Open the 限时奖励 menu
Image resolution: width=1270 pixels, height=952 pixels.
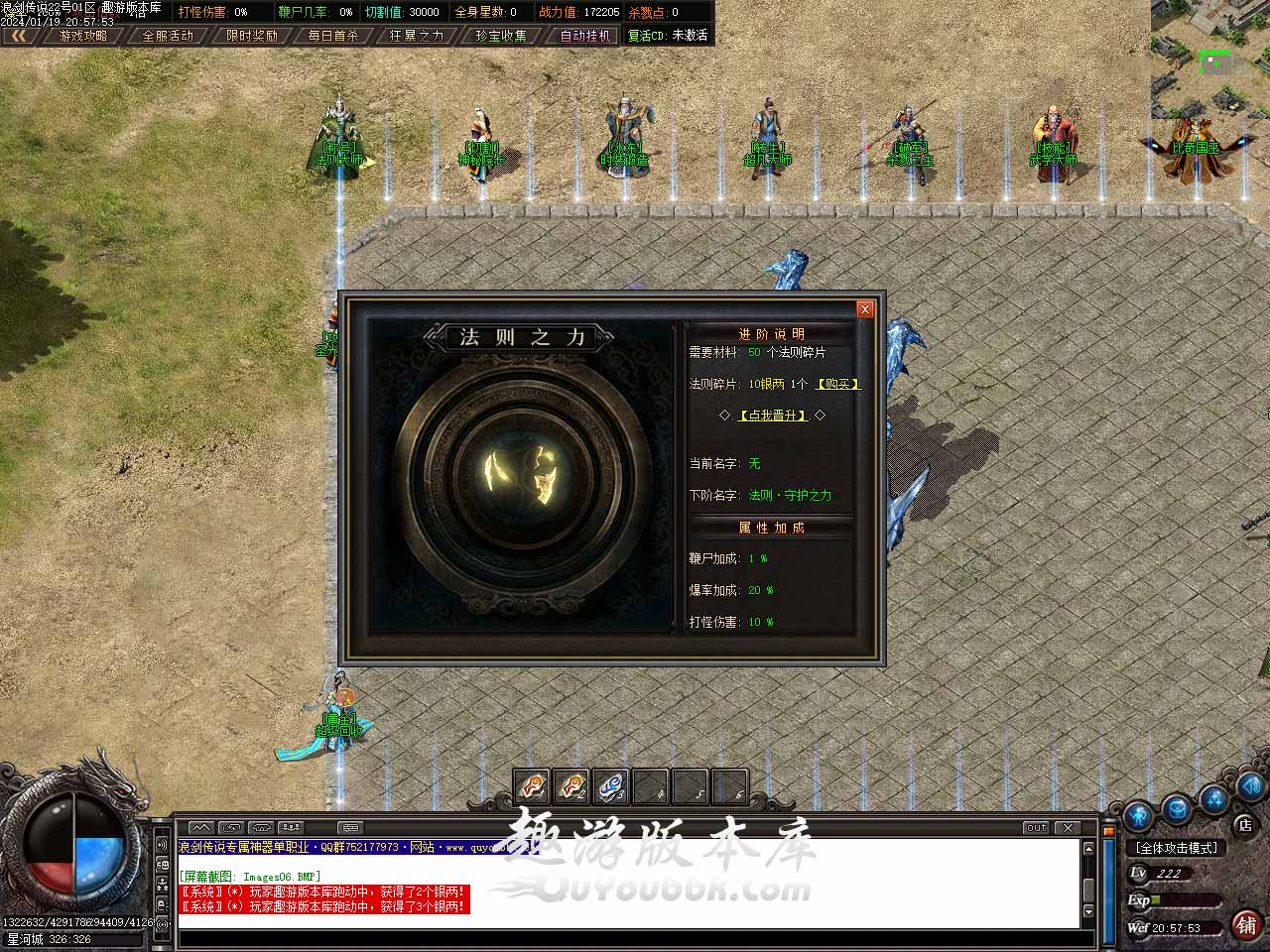252,36
